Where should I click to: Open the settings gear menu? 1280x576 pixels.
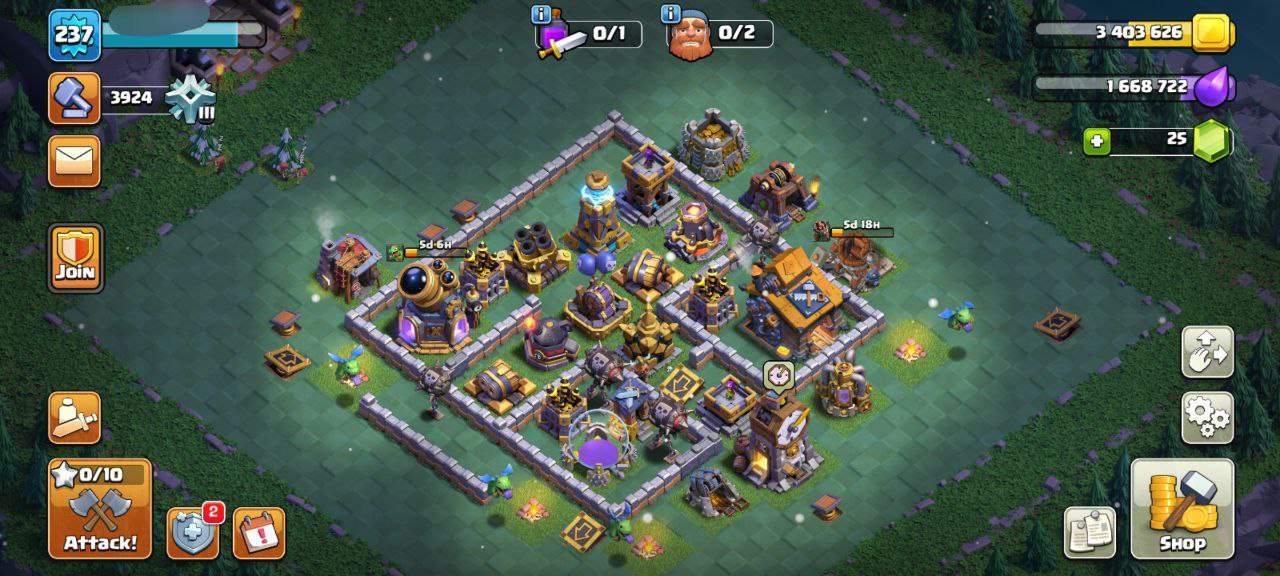coord(1207,417)
